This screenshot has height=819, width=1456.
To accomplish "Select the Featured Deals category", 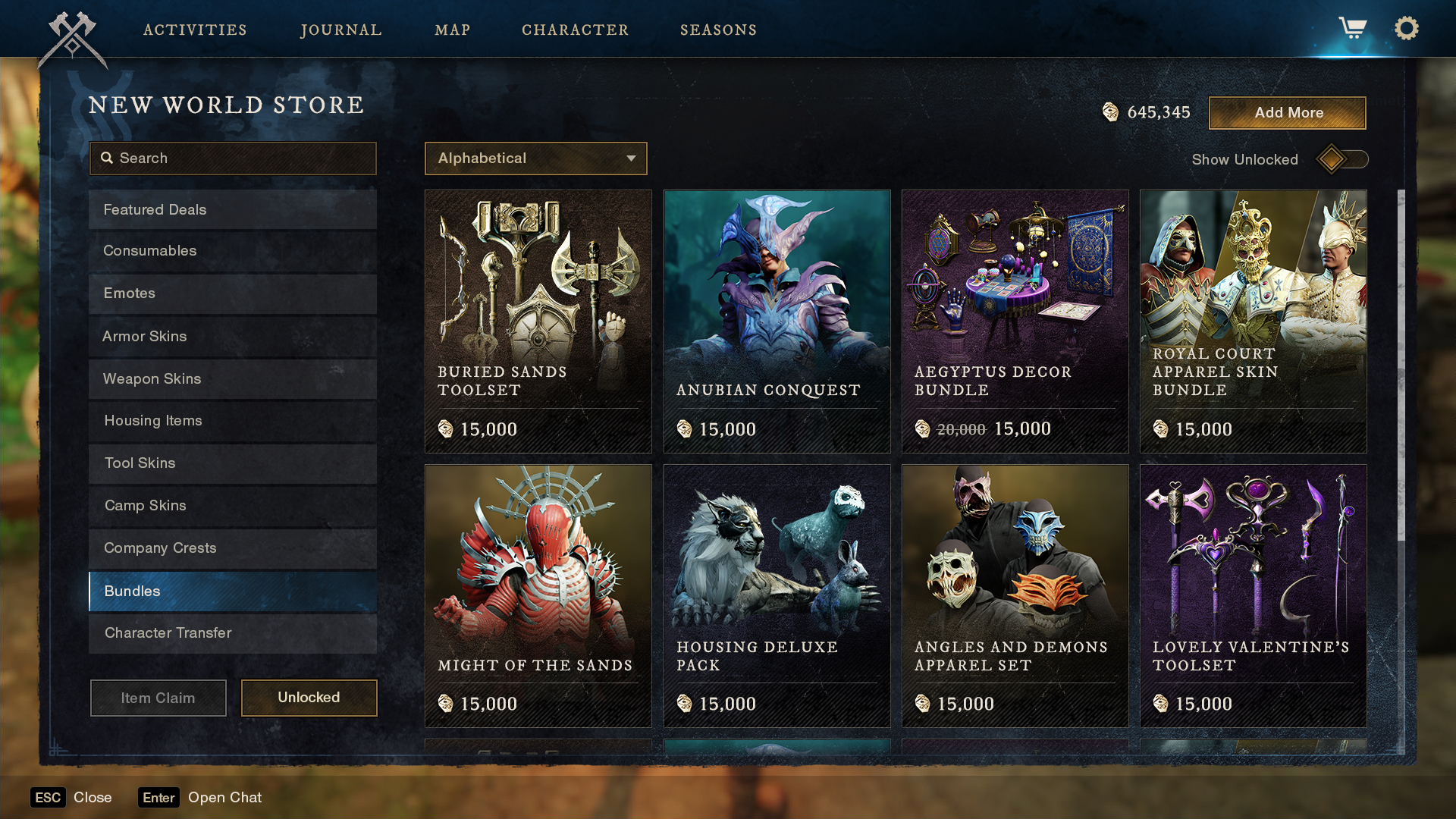I will pos(232,210).
